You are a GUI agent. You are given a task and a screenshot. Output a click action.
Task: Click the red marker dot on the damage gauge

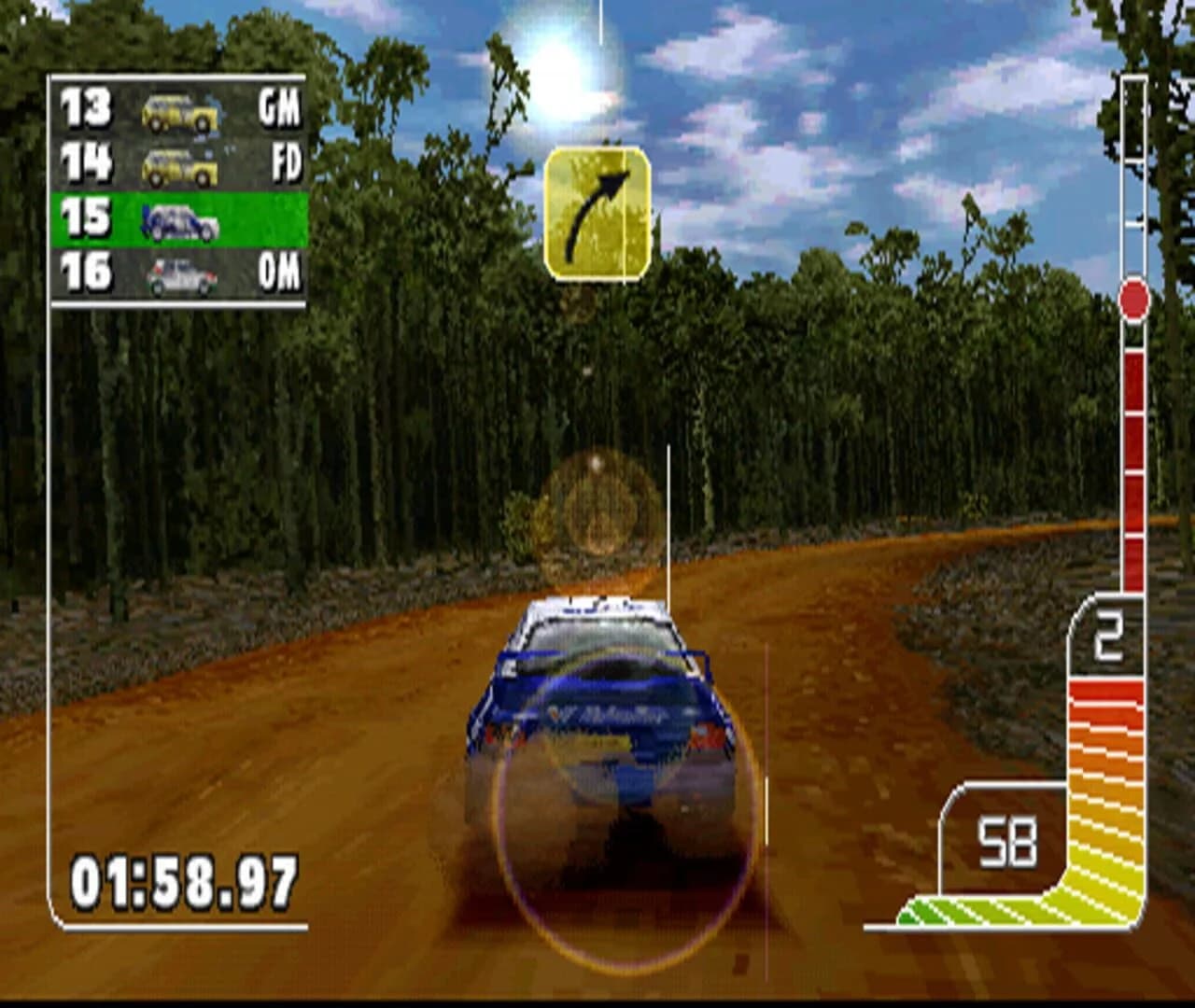click(x=1132, y=300)
